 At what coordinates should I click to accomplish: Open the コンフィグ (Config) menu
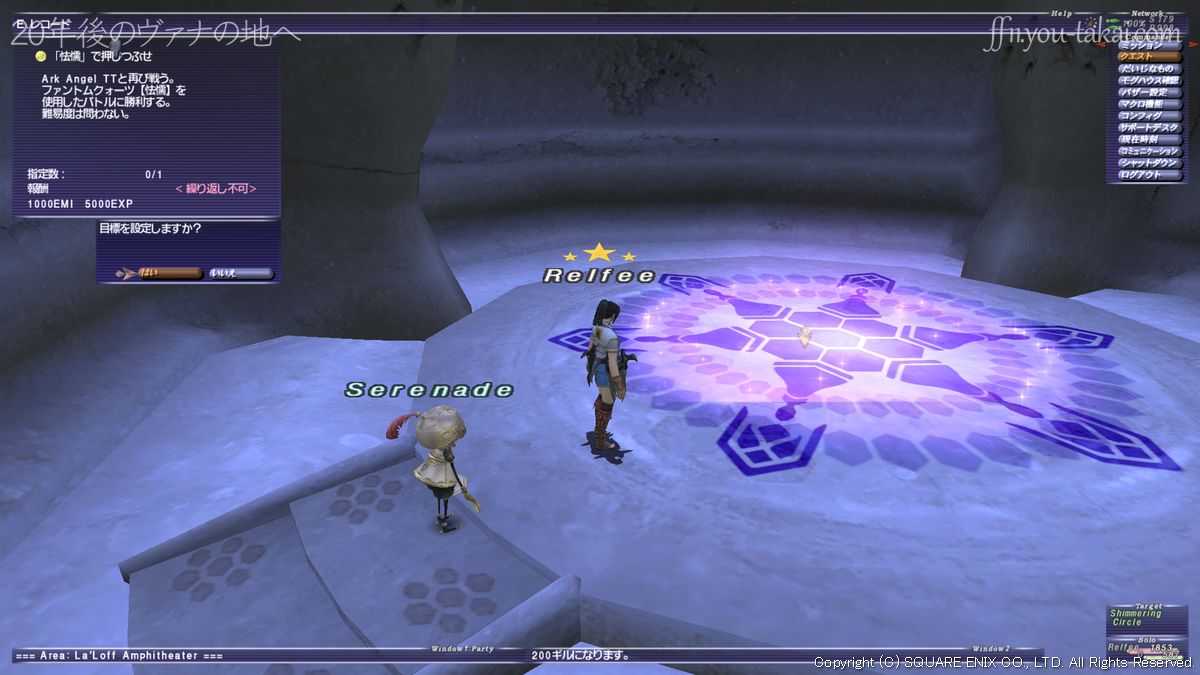pyautogui.click(x=1147, y=116)
